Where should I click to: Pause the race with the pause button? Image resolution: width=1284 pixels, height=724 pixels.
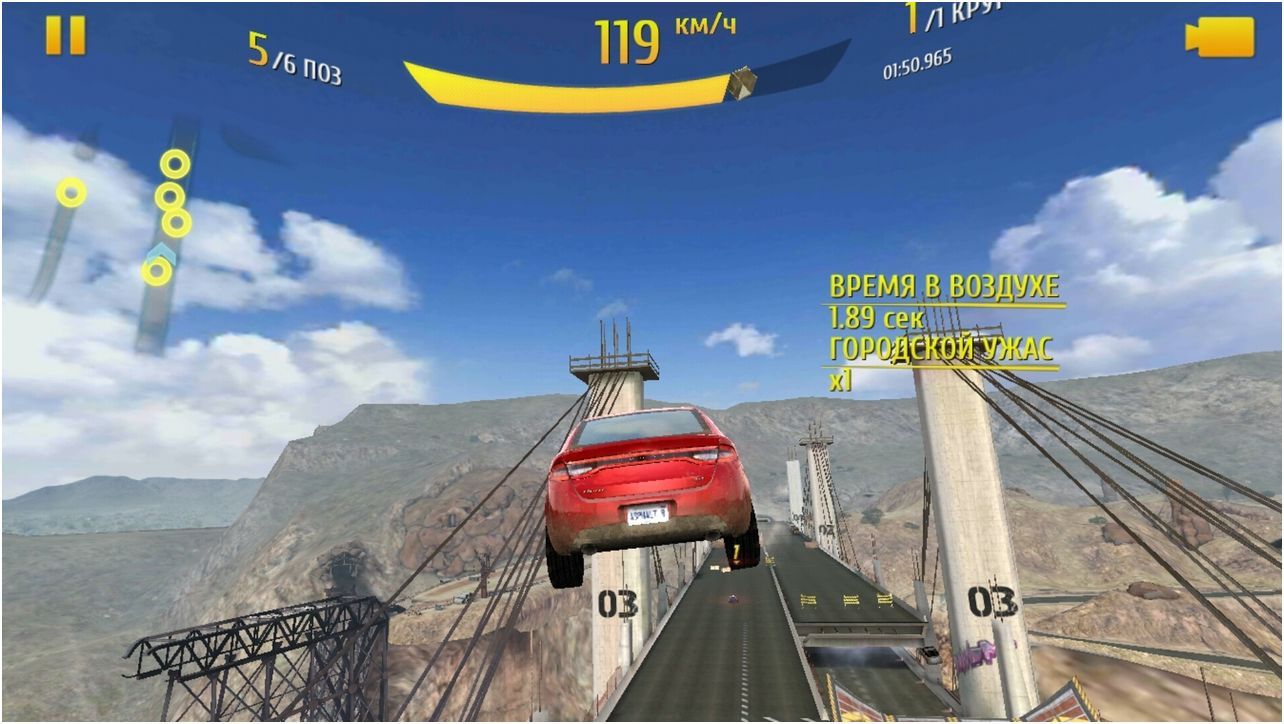pyautogui.click(x=66, y=36)
